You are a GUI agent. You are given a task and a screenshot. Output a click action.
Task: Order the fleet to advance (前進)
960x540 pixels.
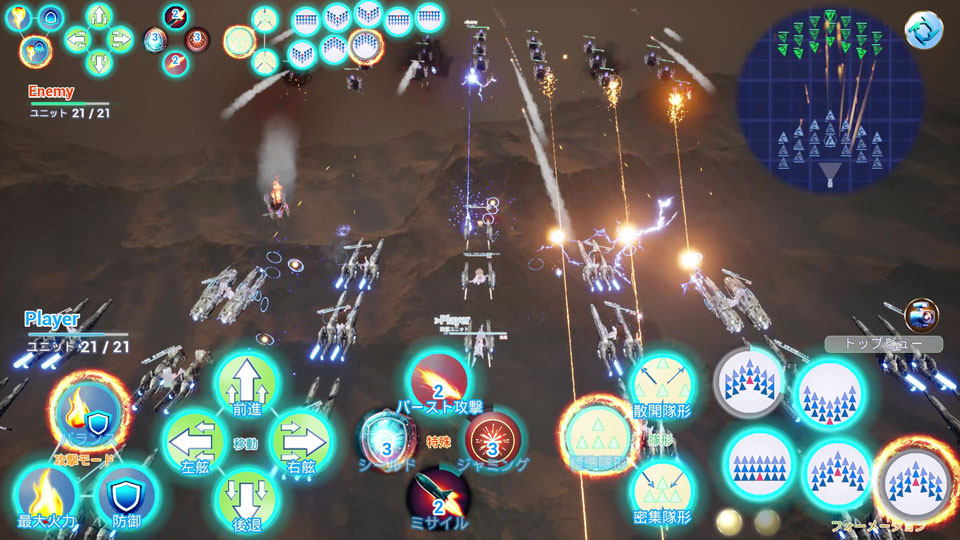246,386
